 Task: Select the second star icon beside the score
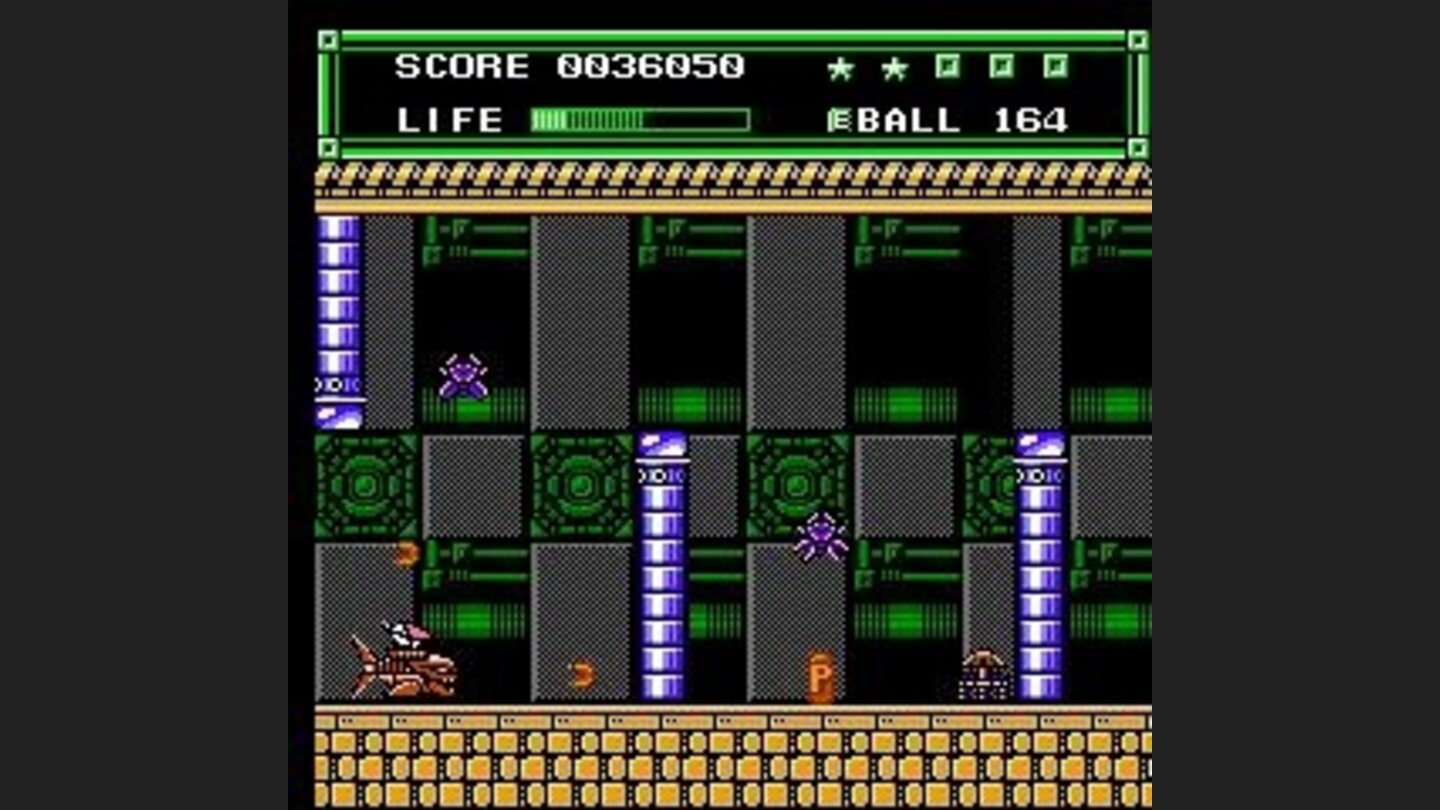click(x=894, y=68)
